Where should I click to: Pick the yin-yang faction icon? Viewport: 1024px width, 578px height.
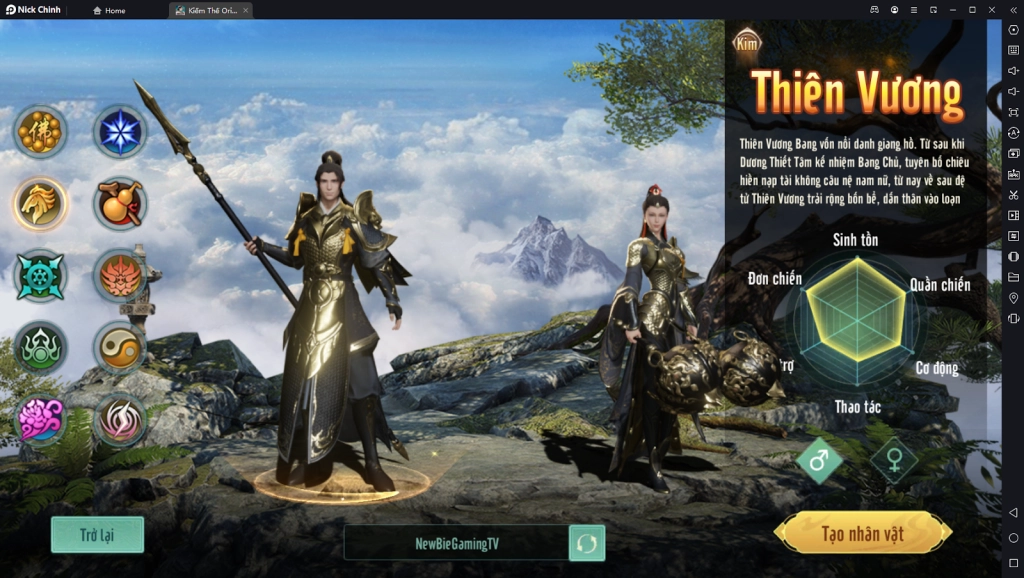point(120,347)
